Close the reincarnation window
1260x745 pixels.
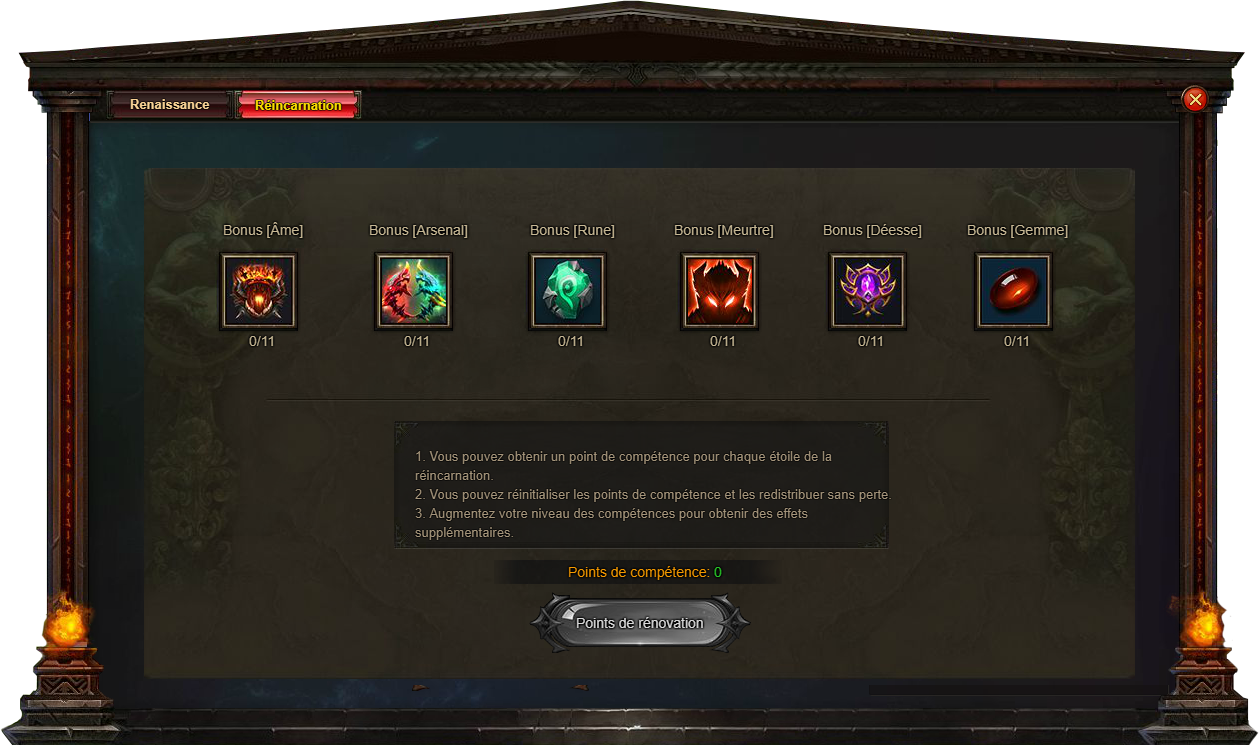(1194, 99)
